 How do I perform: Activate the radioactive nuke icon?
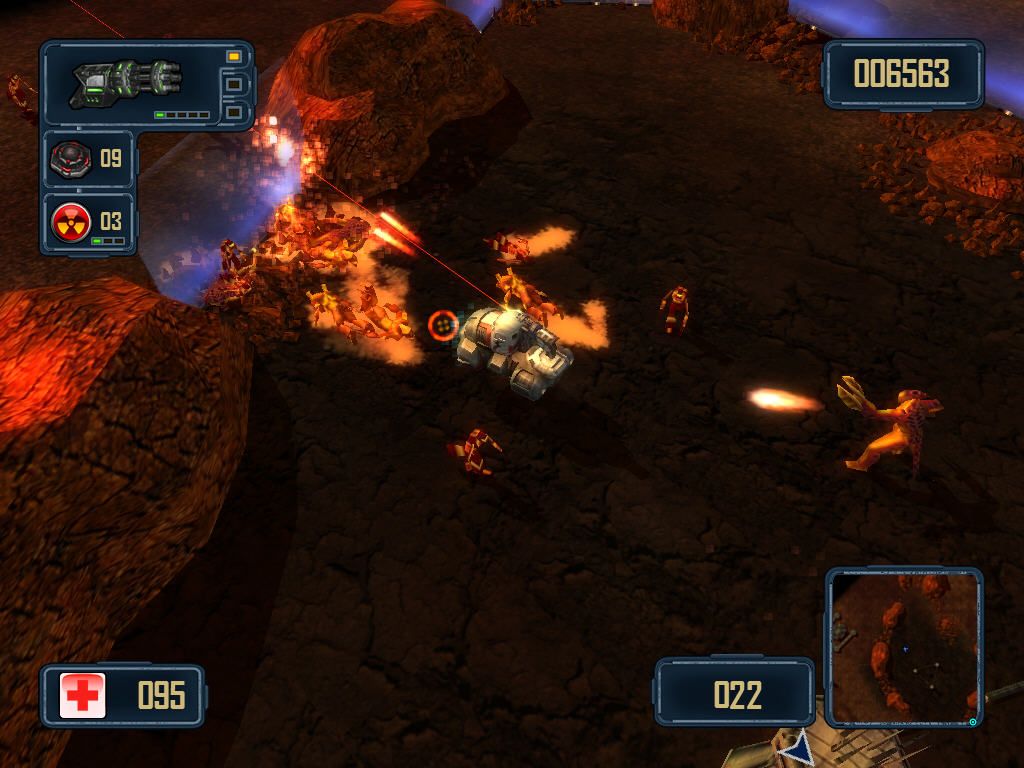click(x=70, y=221)
